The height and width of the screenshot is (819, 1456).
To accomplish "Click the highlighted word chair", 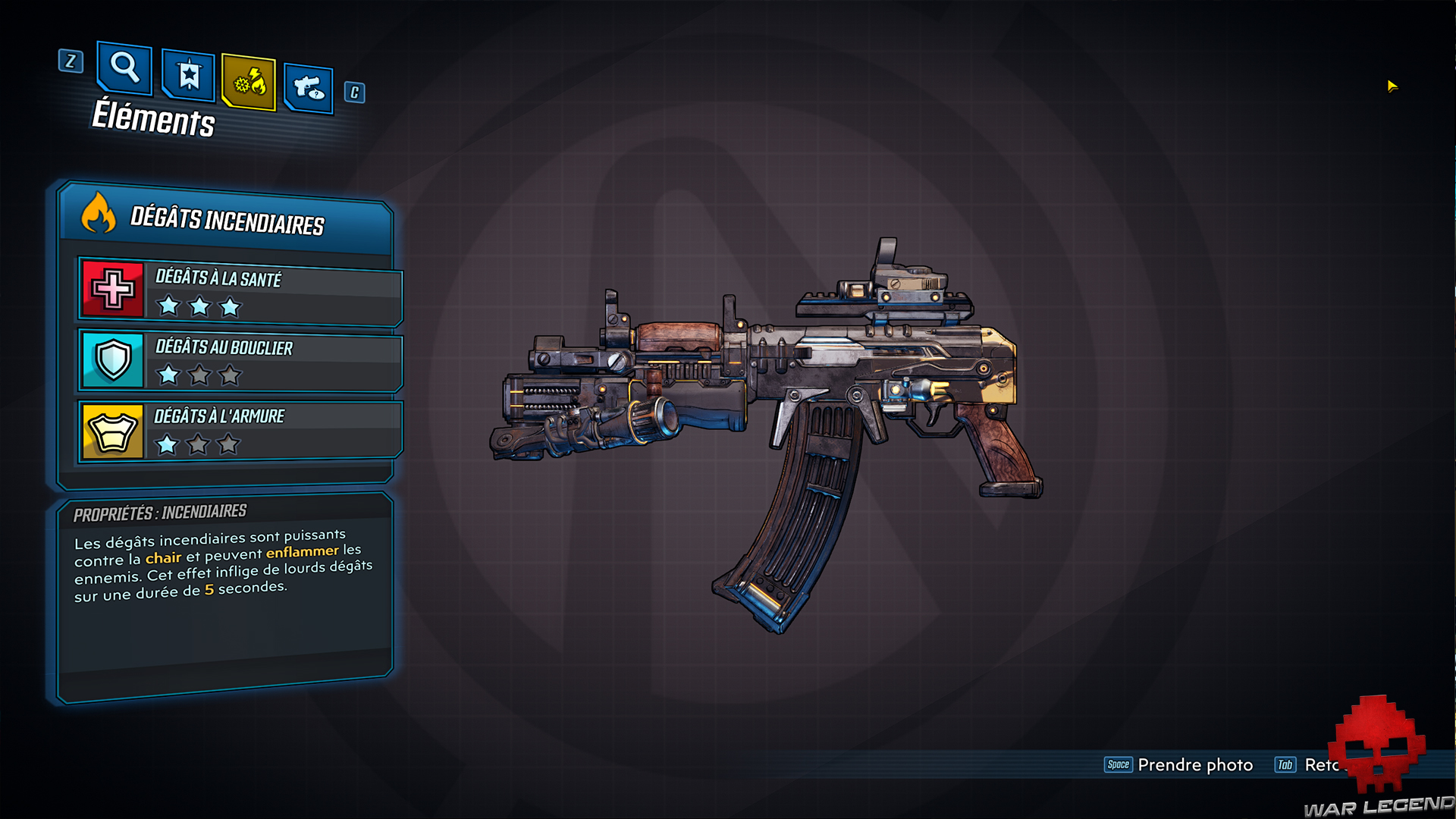I will 164,556.
